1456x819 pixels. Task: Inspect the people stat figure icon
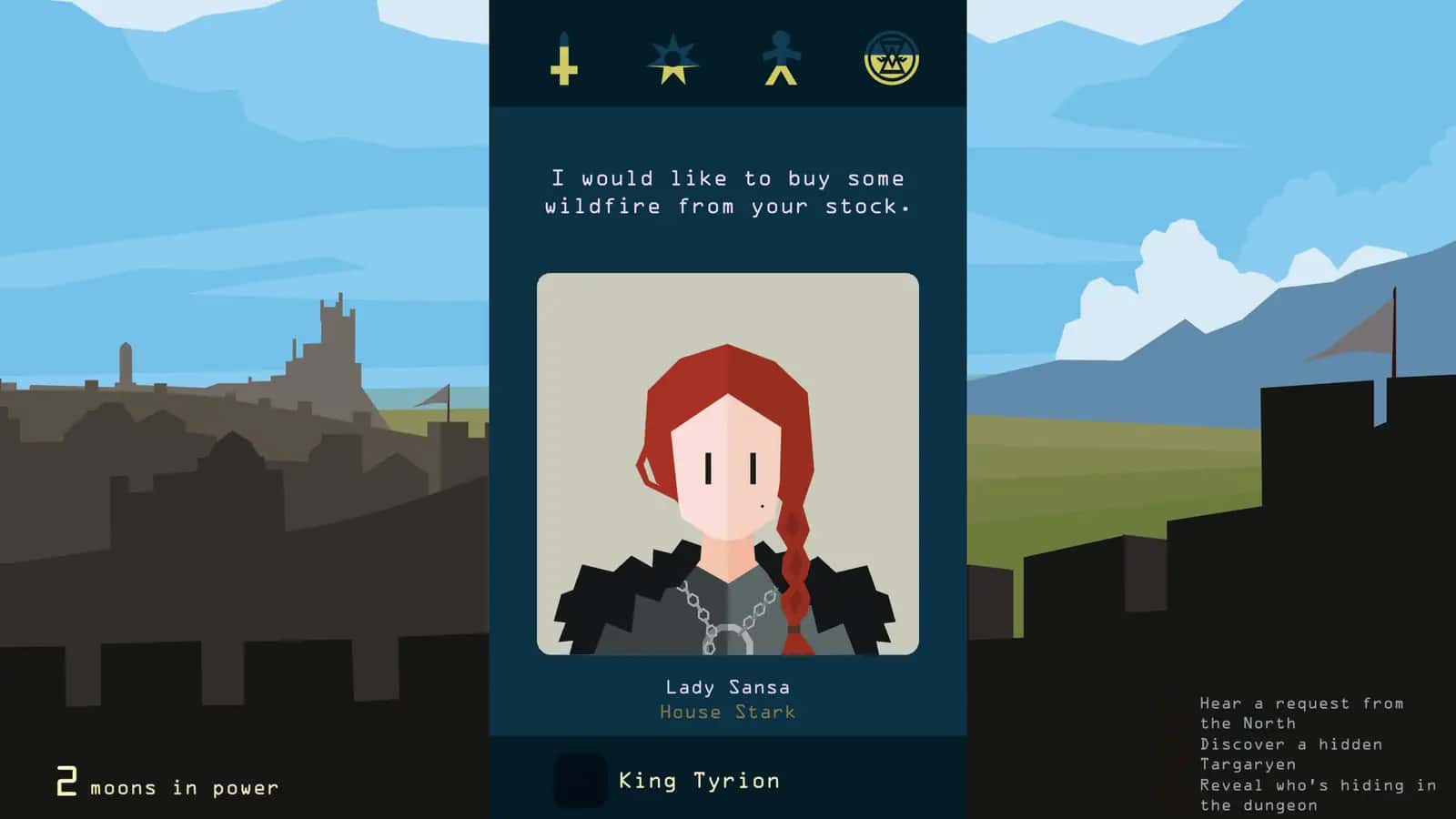783,59
